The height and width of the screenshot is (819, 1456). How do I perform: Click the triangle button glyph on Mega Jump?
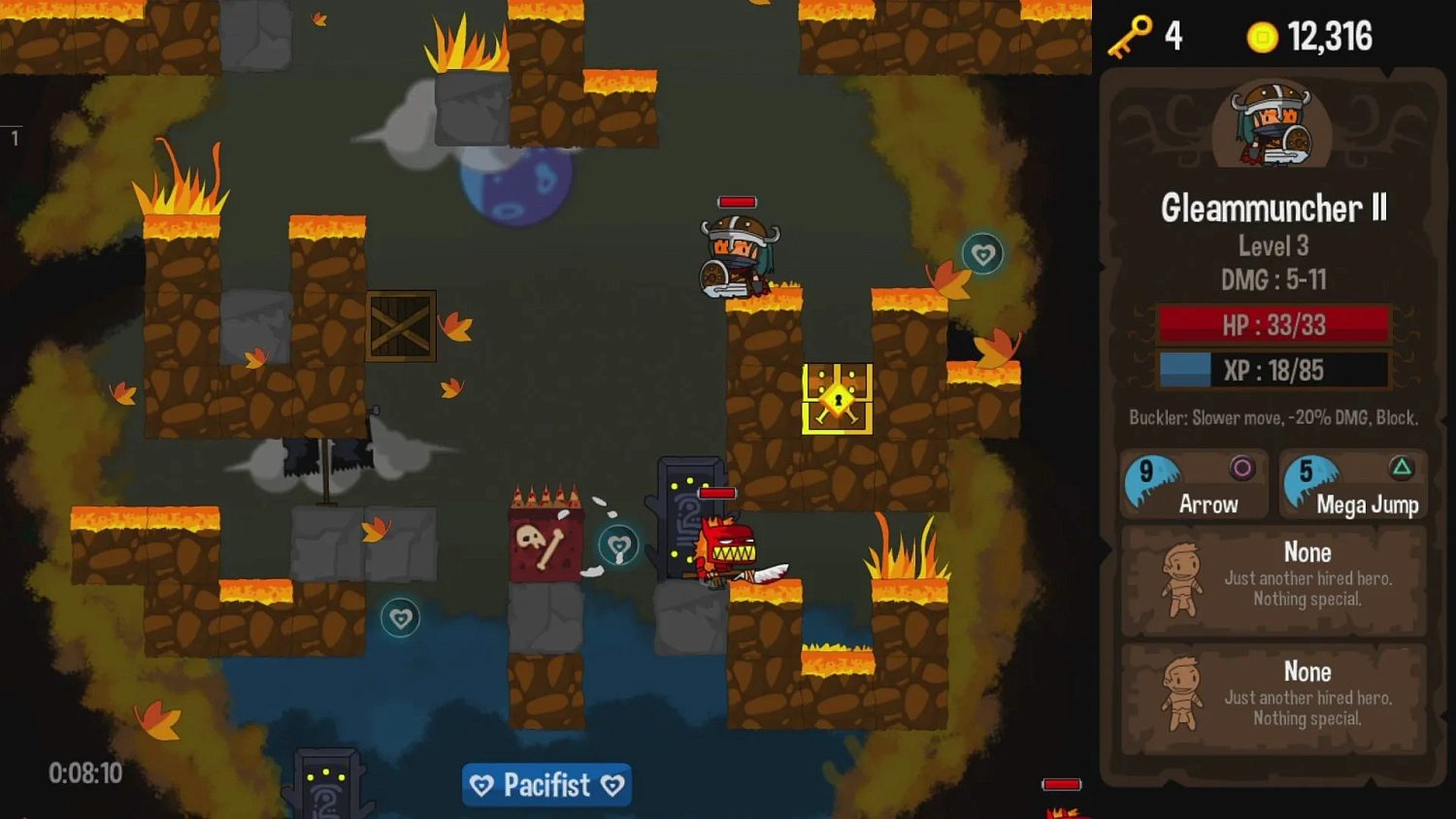(x=1404, y=466)
